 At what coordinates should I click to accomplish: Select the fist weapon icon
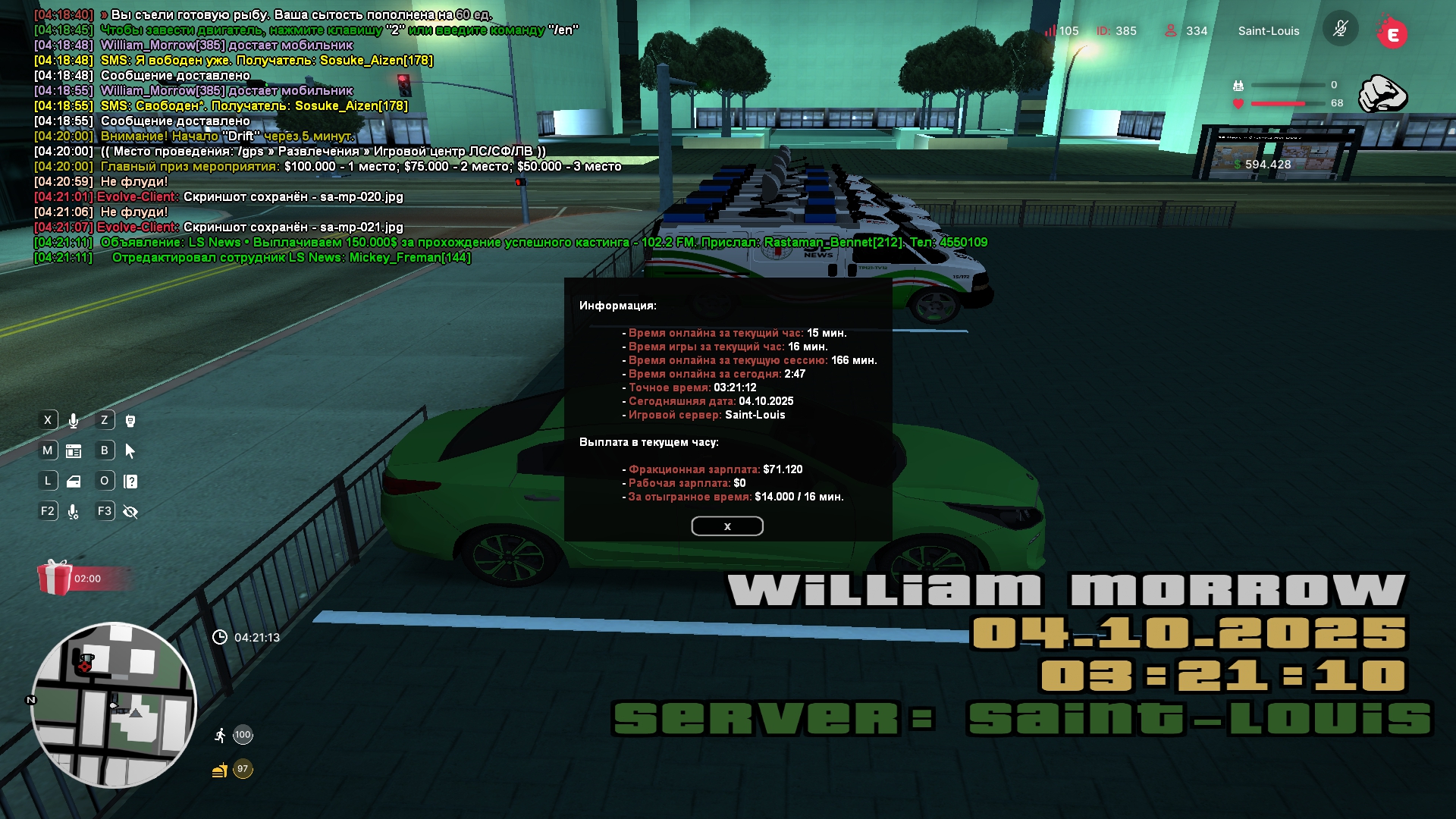[x=1382, y=94]
